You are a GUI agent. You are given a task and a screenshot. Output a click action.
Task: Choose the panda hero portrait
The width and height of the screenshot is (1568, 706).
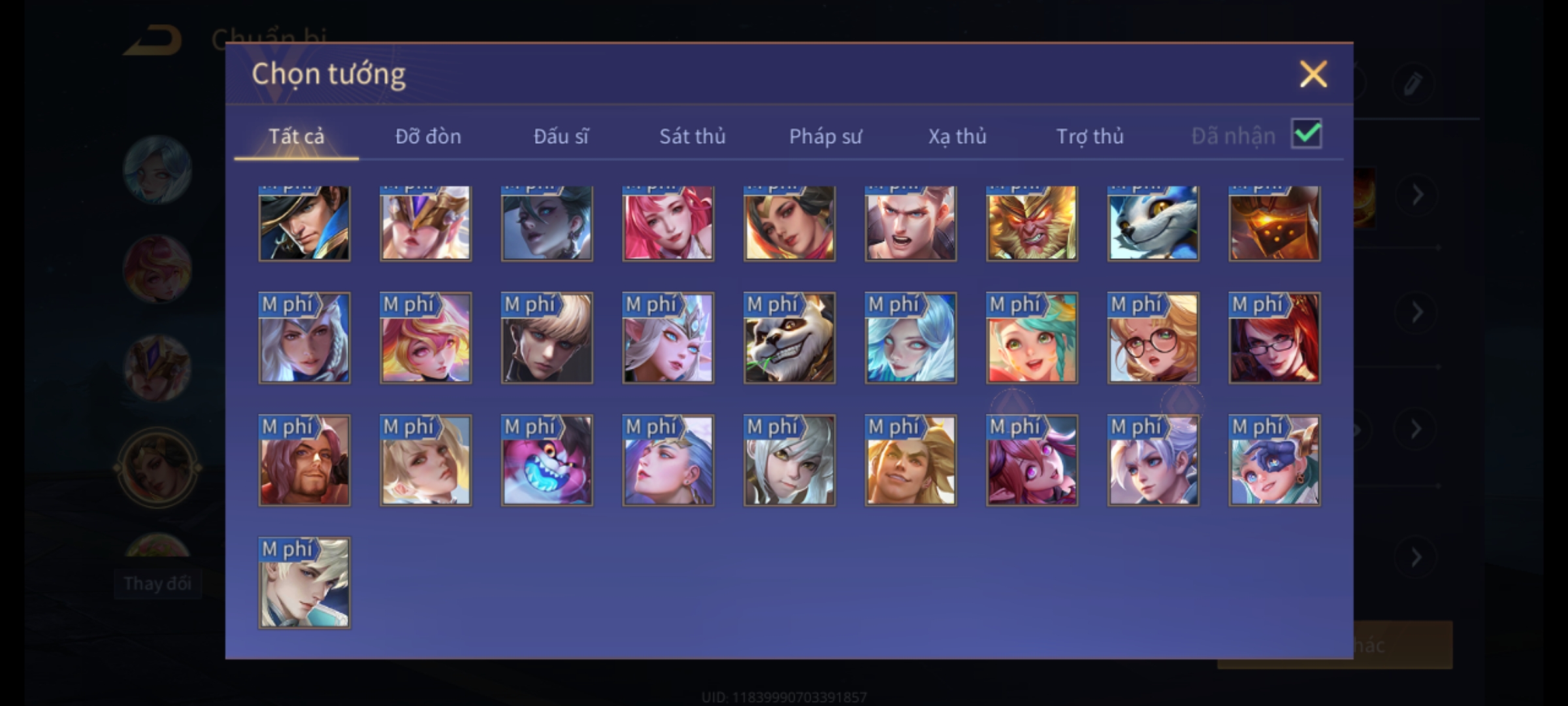tap(789, 338)
